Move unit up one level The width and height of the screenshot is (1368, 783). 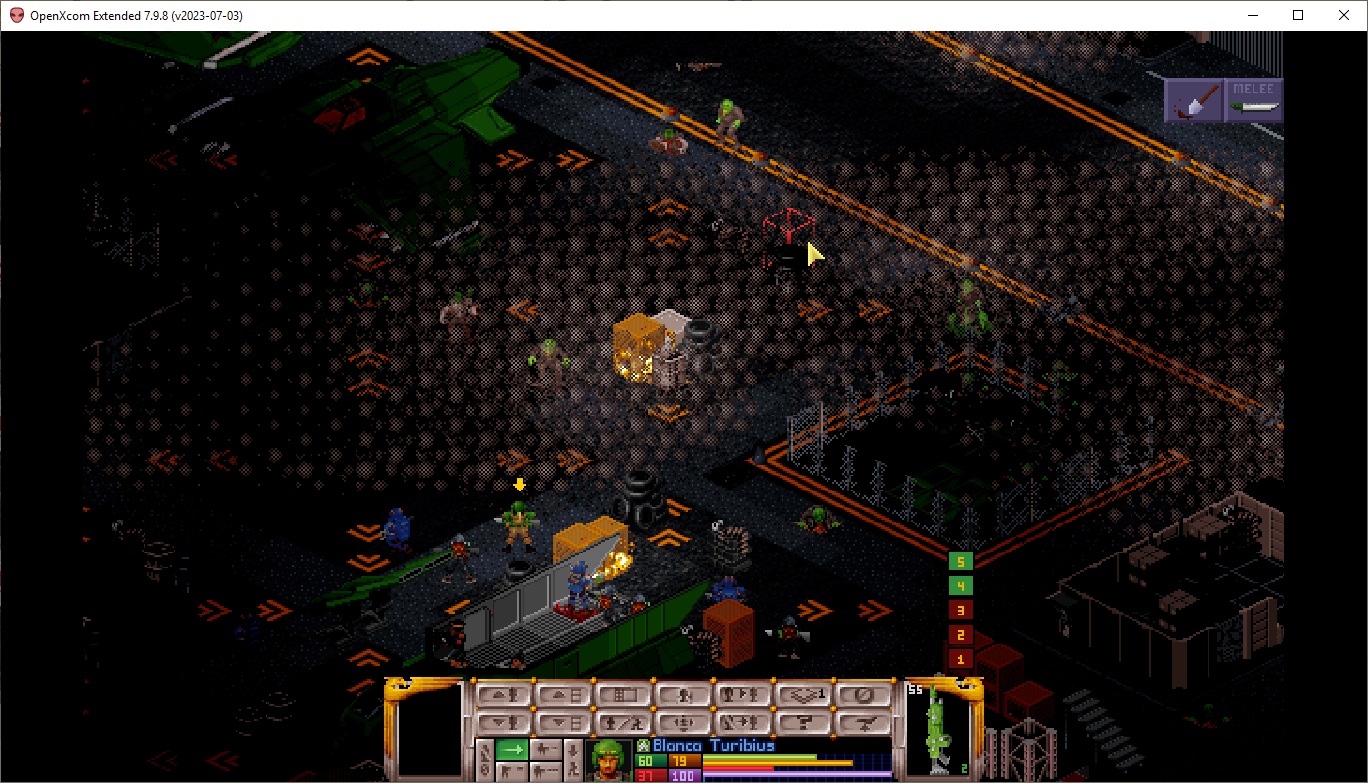[x=503, y=694]
